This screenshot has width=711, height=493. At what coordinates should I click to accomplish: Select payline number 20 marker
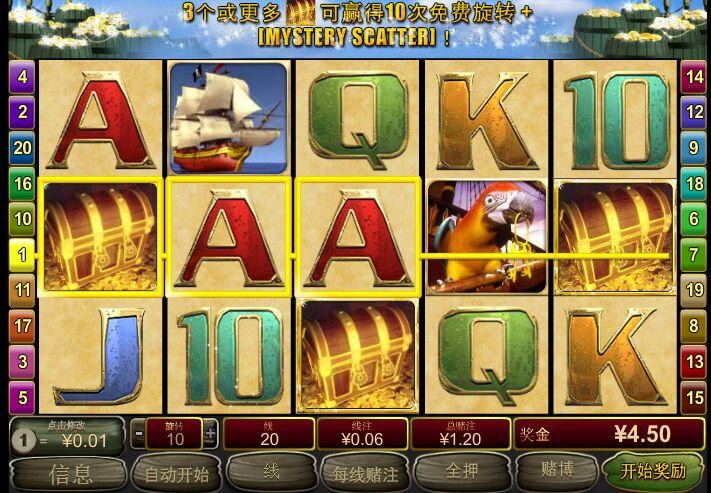coord(22,148)
